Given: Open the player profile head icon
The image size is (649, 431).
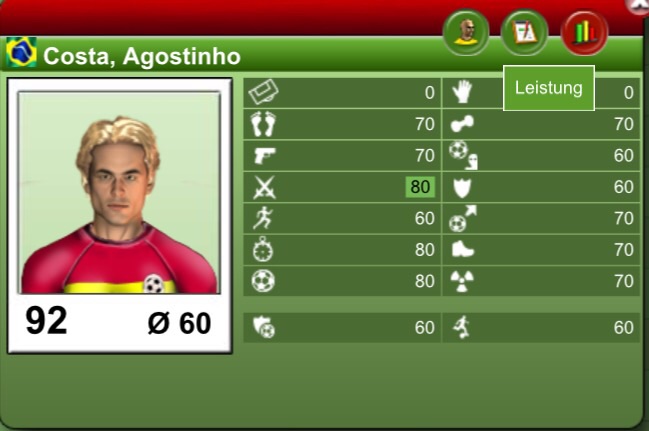Looking at the screenshot, I should 466,33.
